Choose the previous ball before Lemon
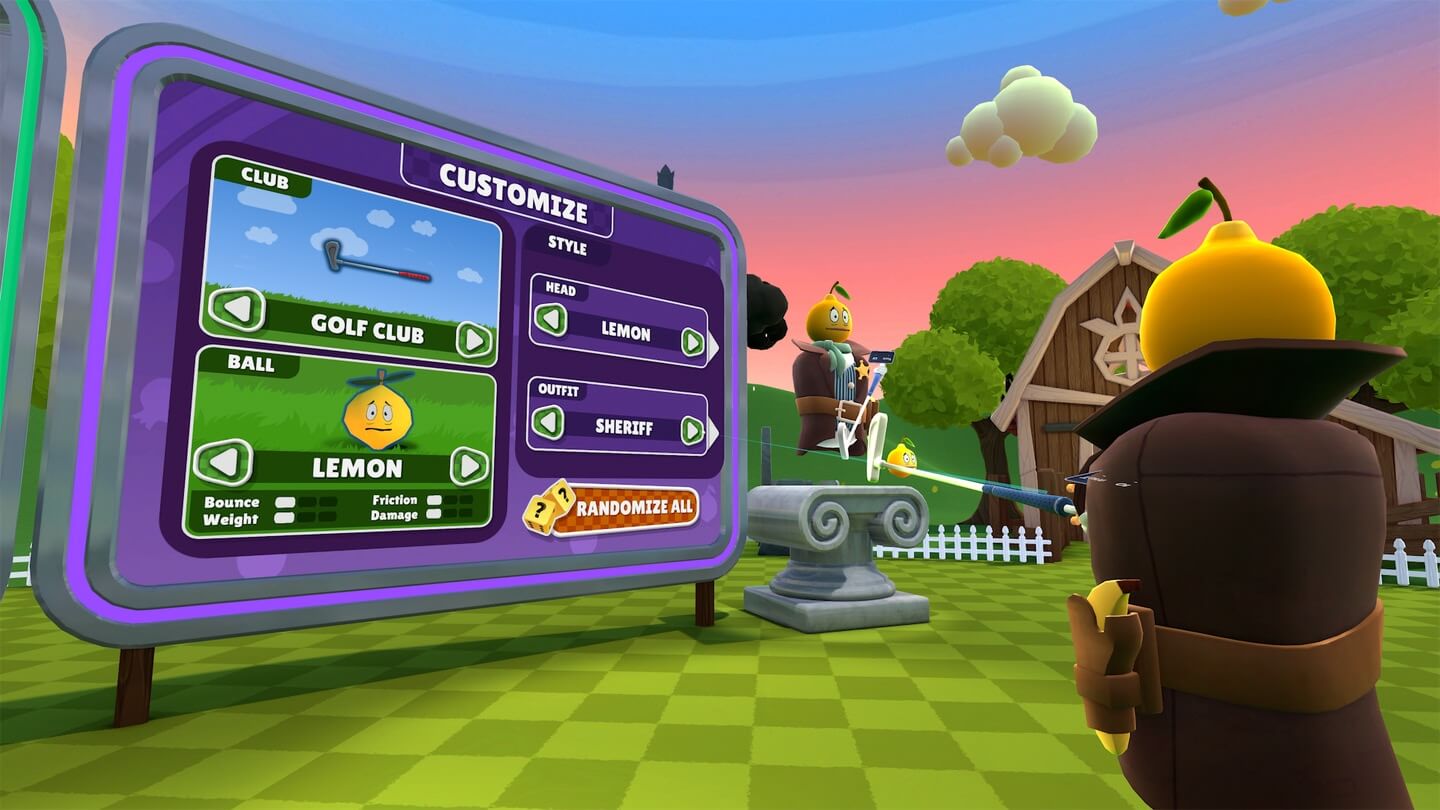This screenshot has height=810, width=1440. point(223,462)
